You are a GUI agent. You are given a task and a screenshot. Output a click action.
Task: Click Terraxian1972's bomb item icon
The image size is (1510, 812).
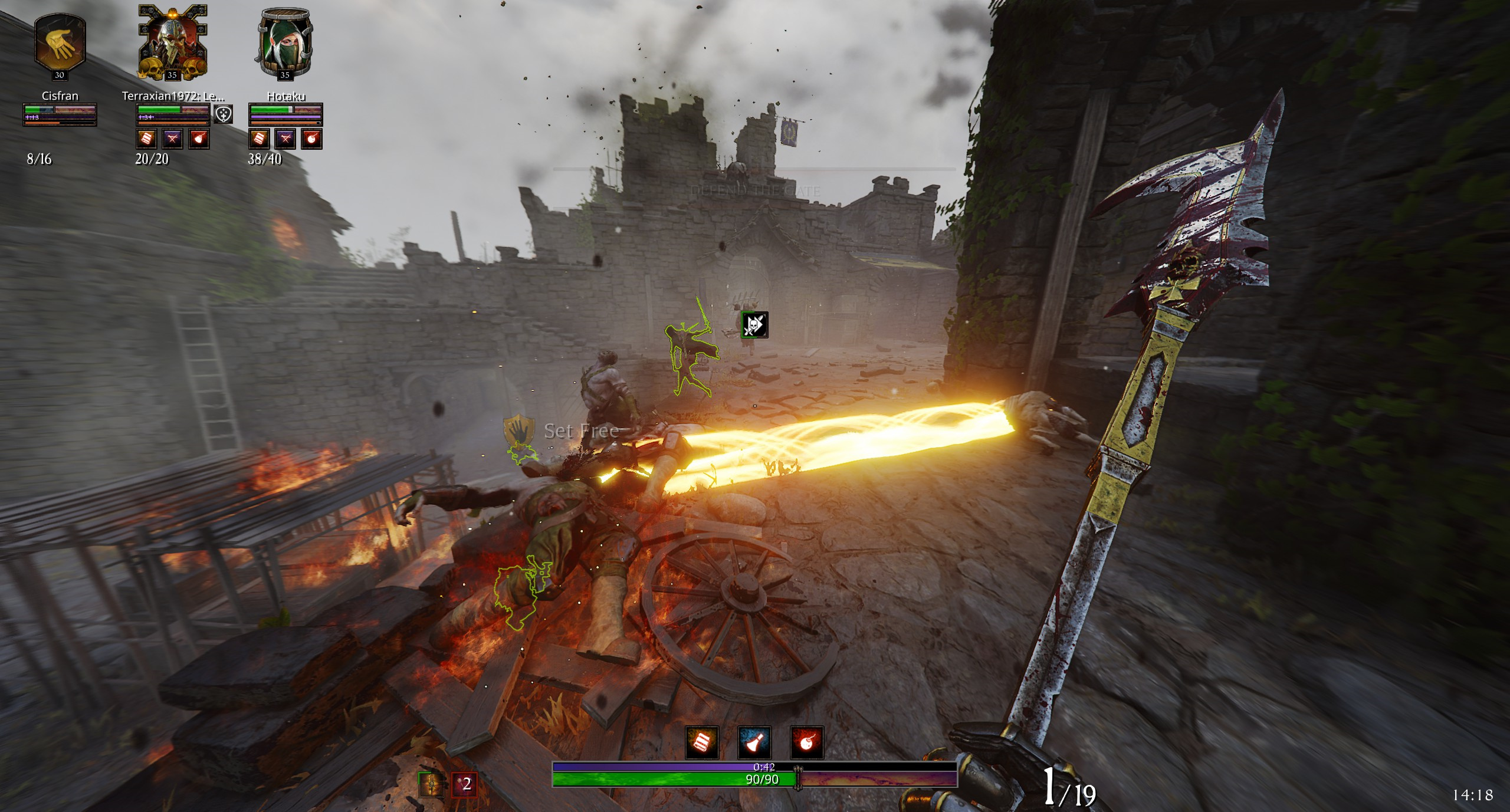199,139
